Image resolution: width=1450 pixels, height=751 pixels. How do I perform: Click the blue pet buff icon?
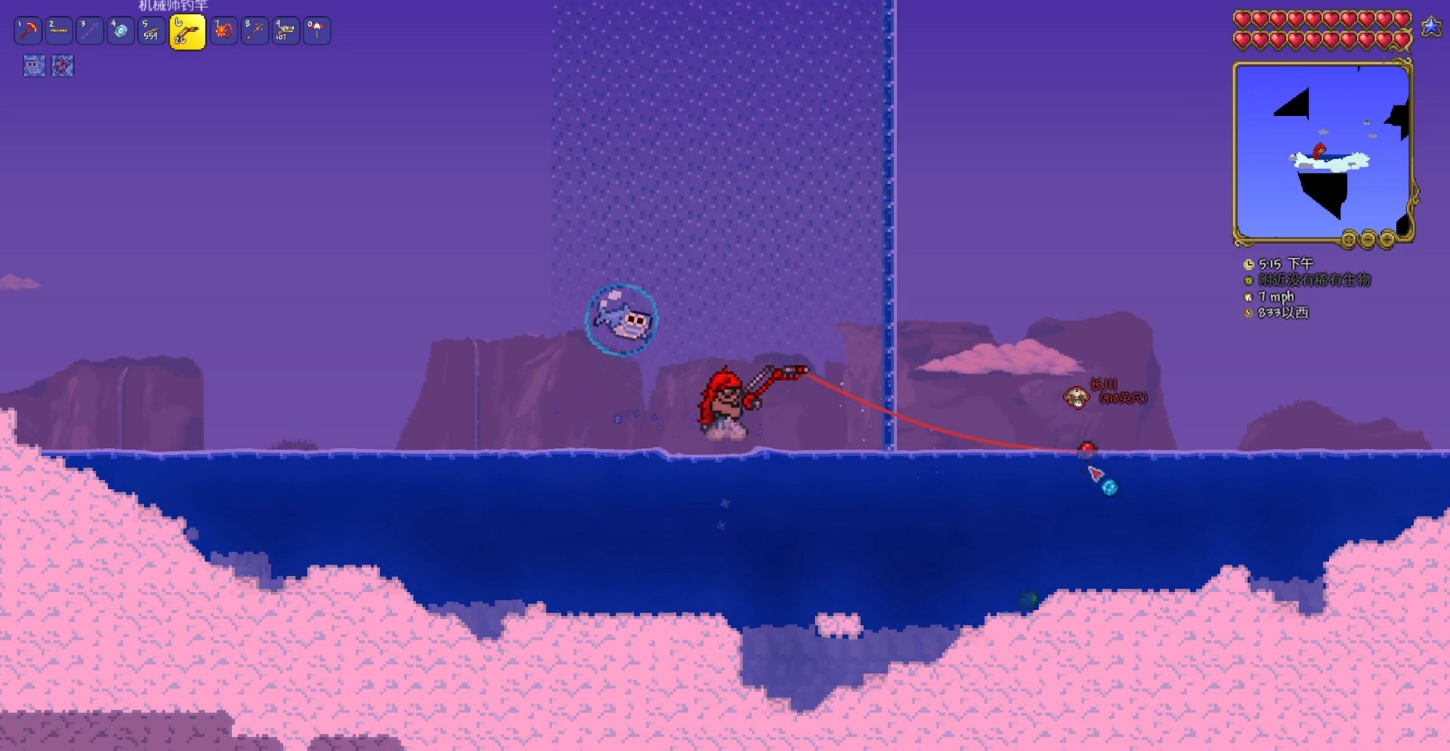35,66
